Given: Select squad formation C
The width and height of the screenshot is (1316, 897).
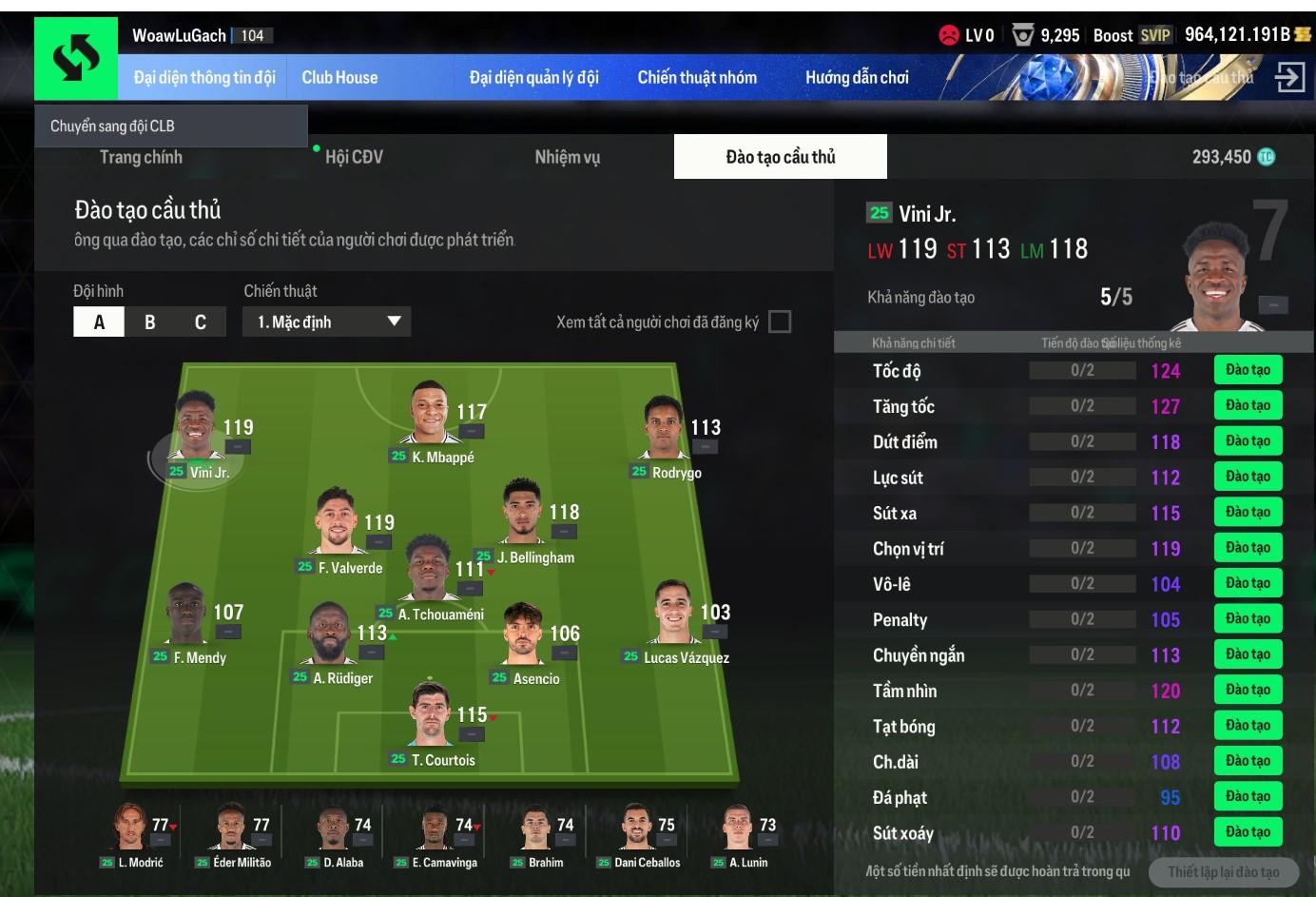Looking at the screenshot, I should [x=201, y=322].
